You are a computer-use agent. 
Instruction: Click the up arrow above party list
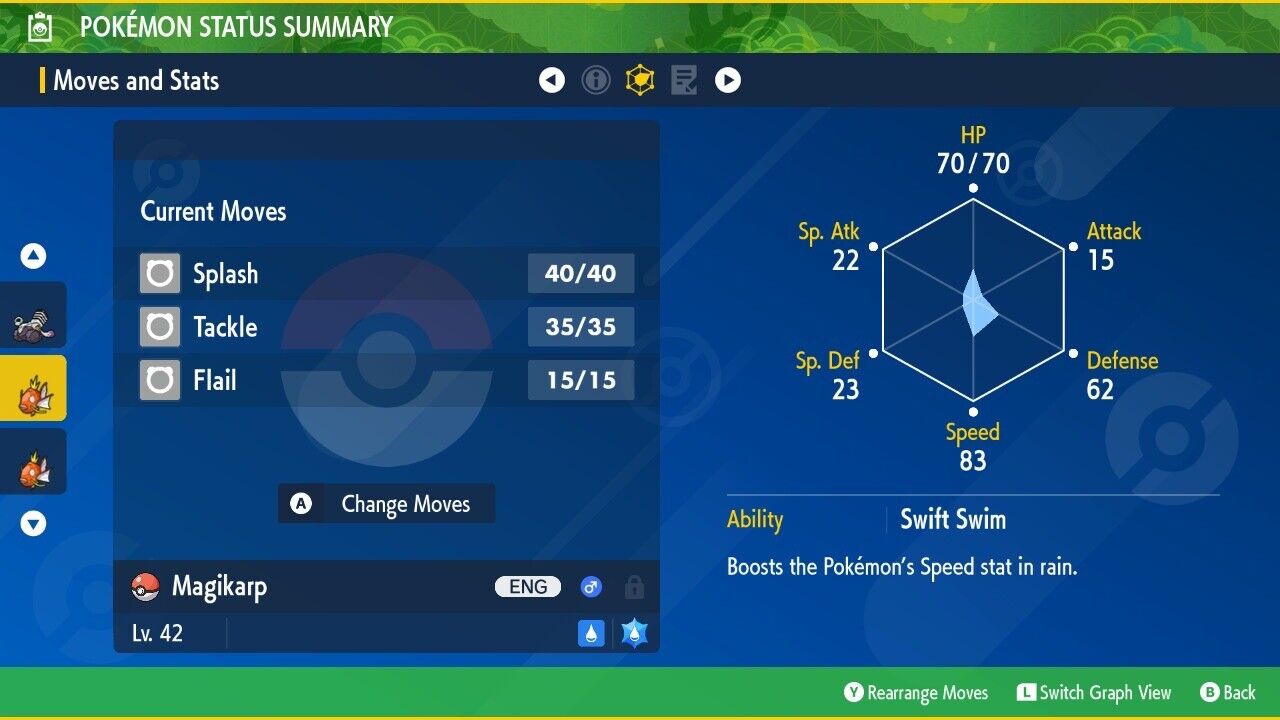click(x=33, y=257)
